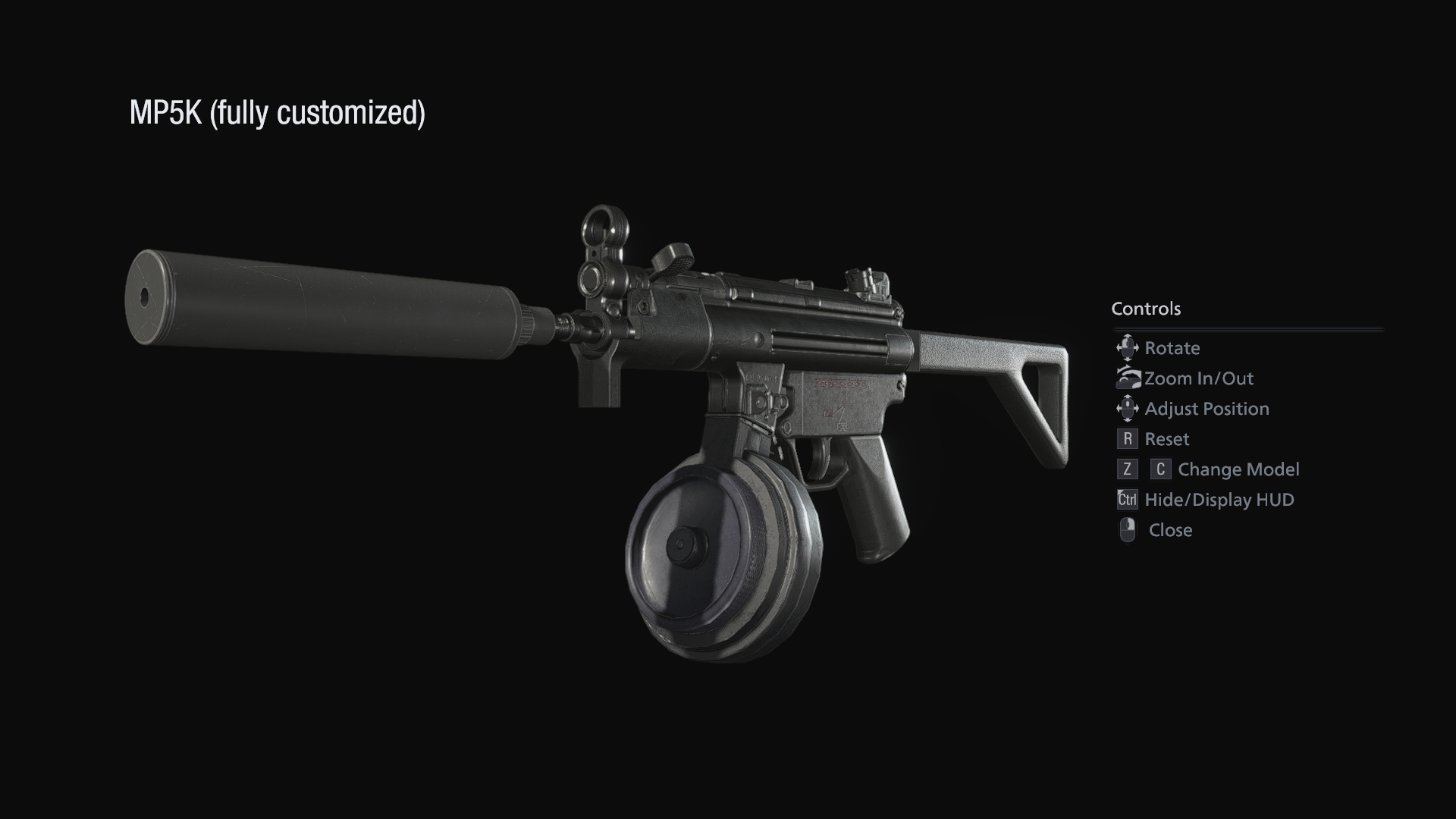Click the Close control label
Viewport: 1456px width, 819px height.
1170,530
